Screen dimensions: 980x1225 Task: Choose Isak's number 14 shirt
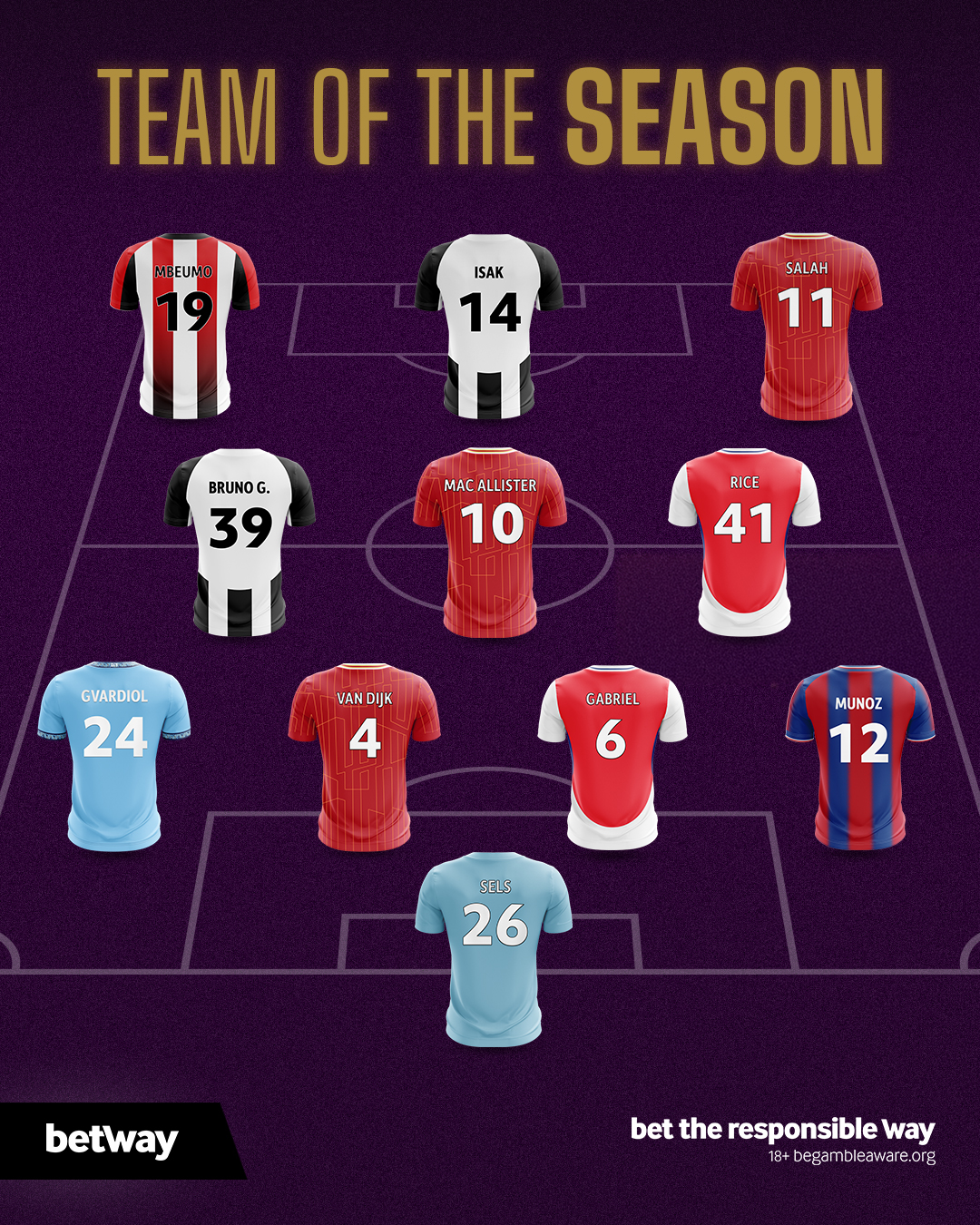coord(489,327)
